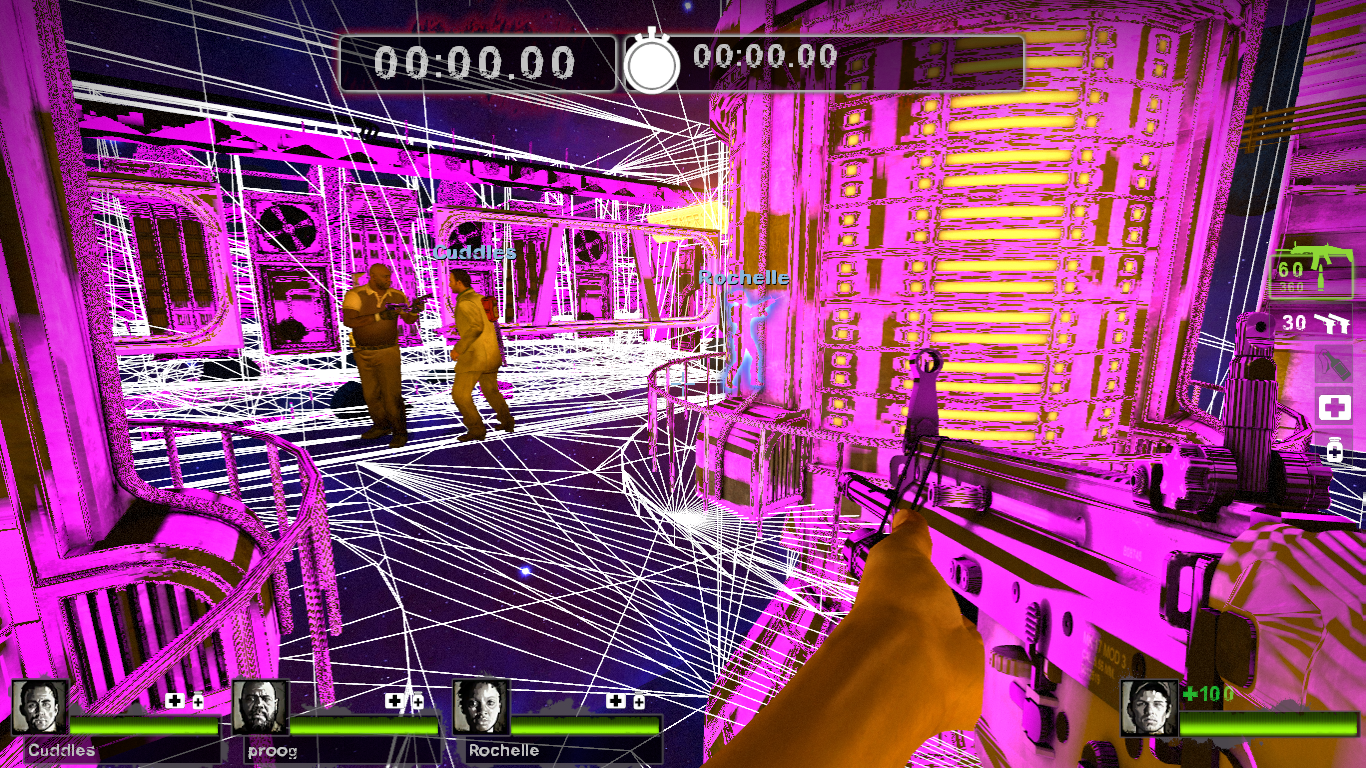Click teammate Rochelle's portrait
The width and height of the screenshot is (1366, 768).
(x=481, y=707)
